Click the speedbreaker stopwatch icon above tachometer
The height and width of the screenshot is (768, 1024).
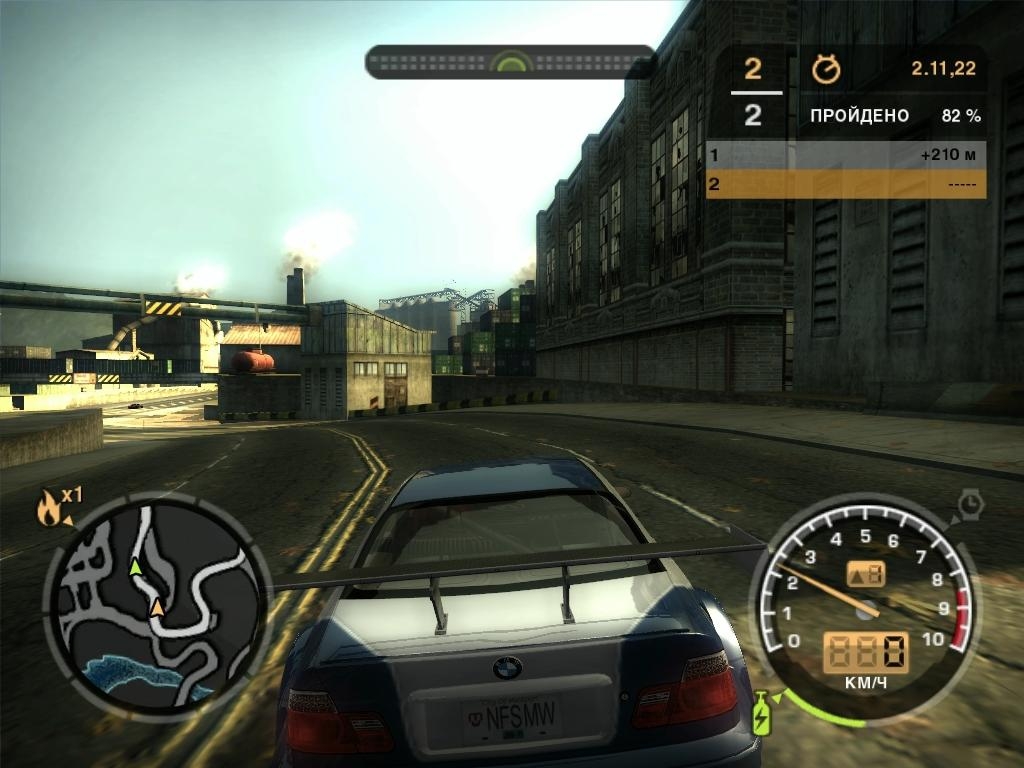pyautogui.click(x=970, y=503)
